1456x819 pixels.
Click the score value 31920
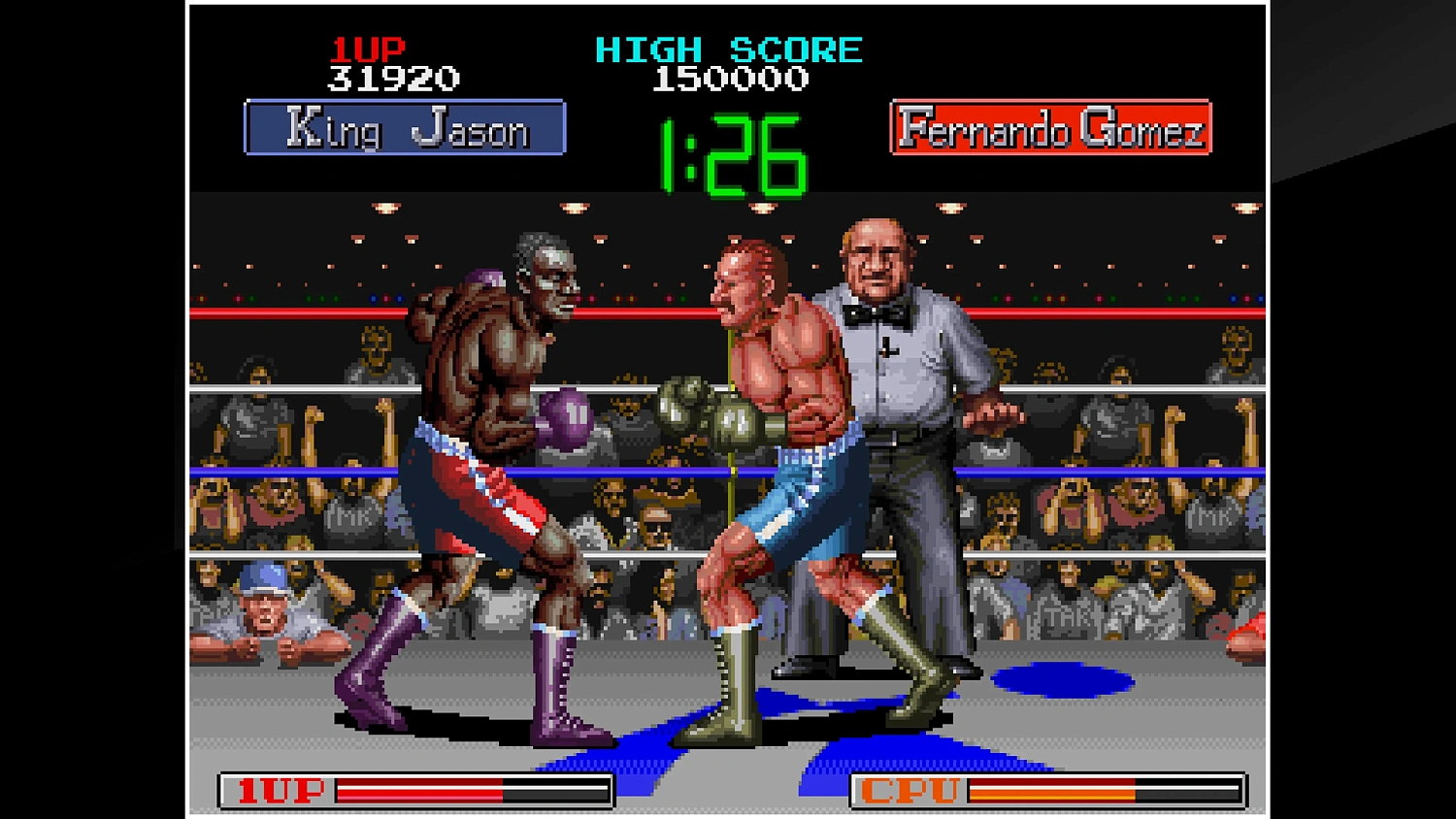coord(392,78)
